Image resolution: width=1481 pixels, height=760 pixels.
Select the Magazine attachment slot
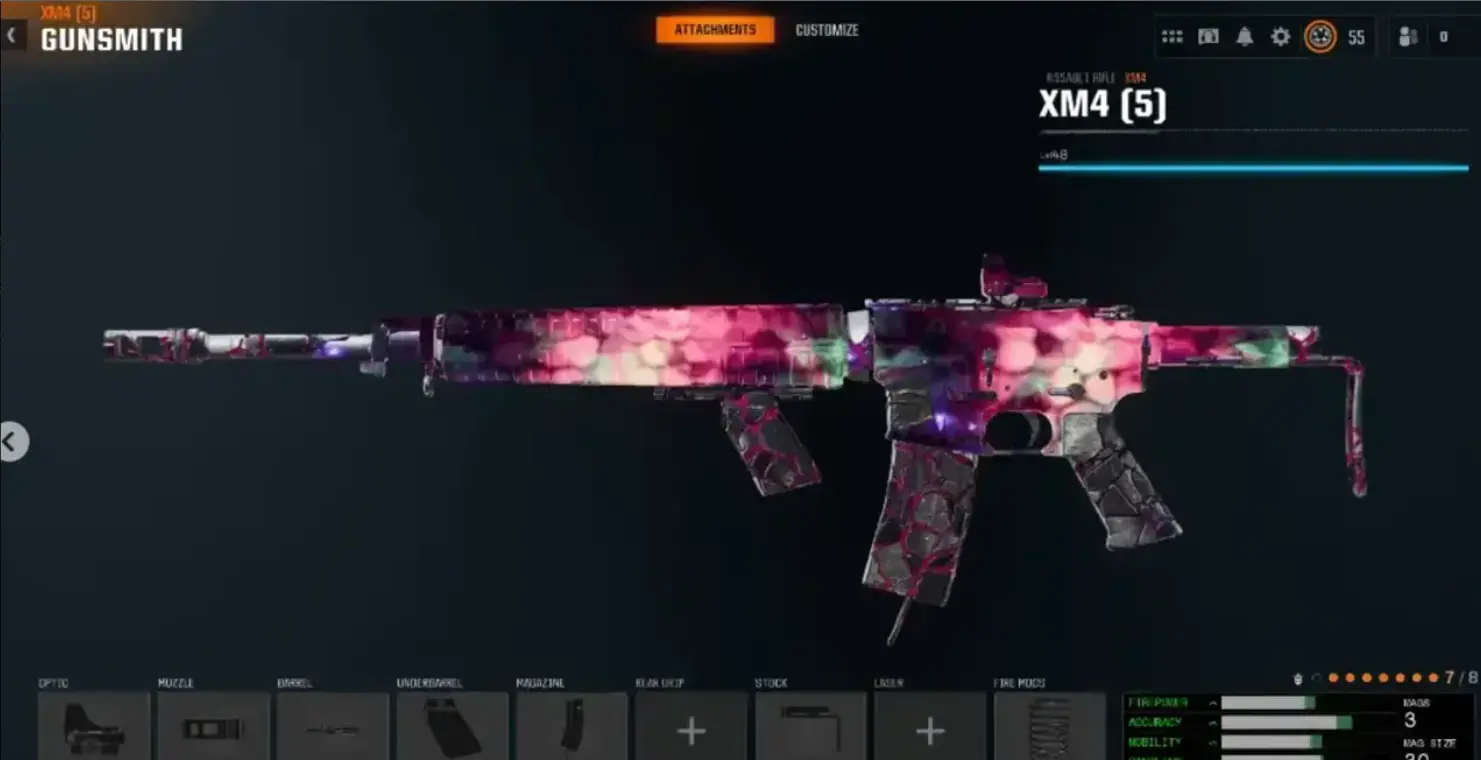572,725
